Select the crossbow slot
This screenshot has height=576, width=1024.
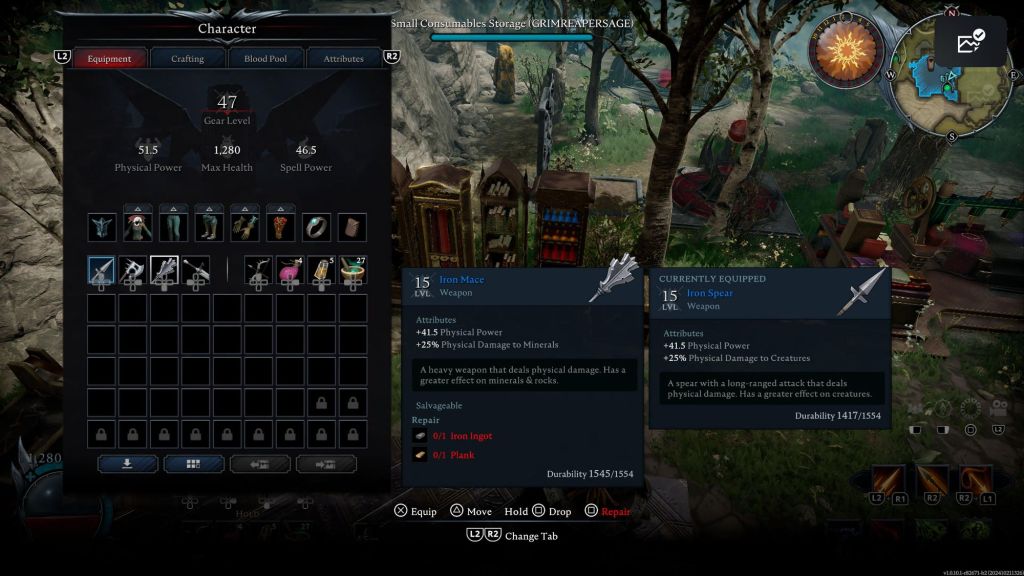[258, 270]
